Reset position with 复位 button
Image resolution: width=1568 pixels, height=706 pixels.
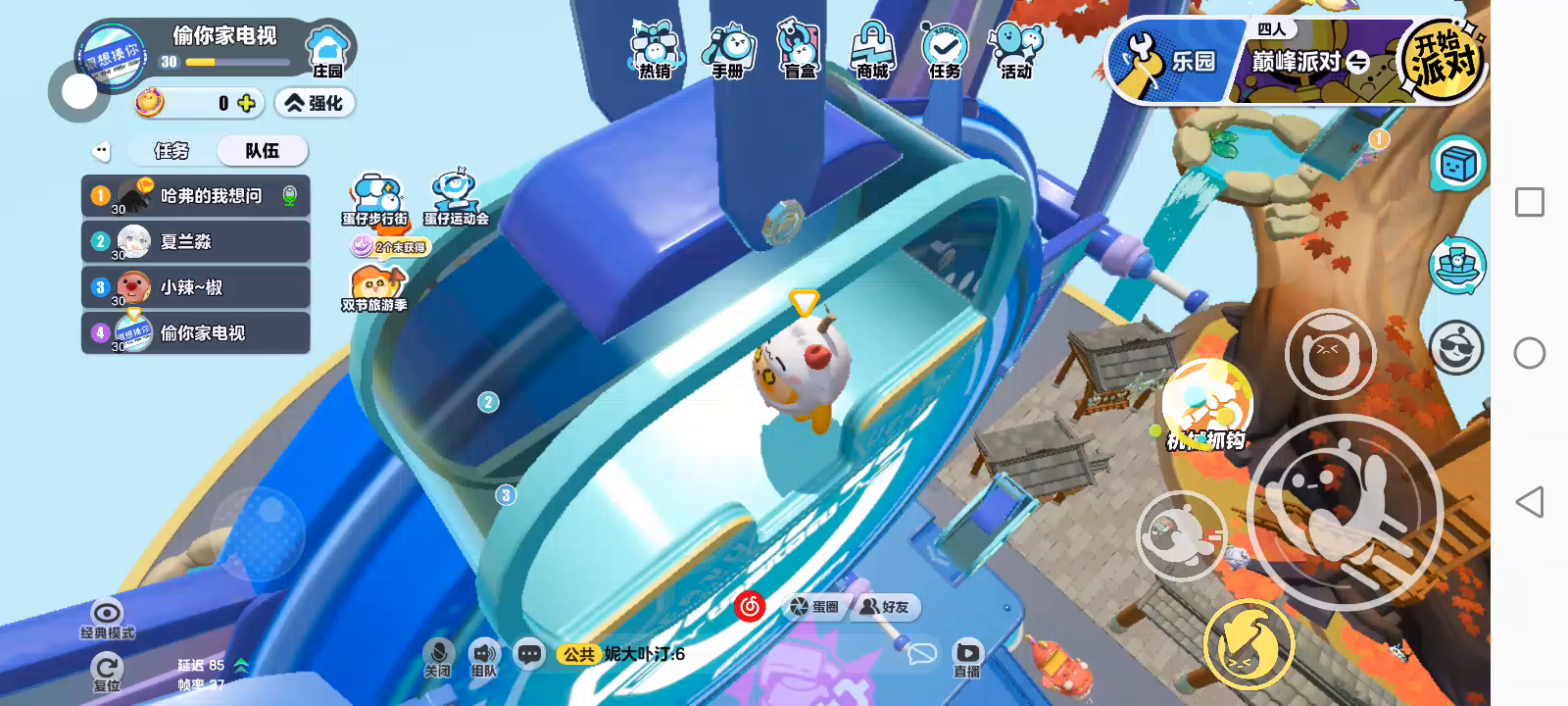point(107,673)
